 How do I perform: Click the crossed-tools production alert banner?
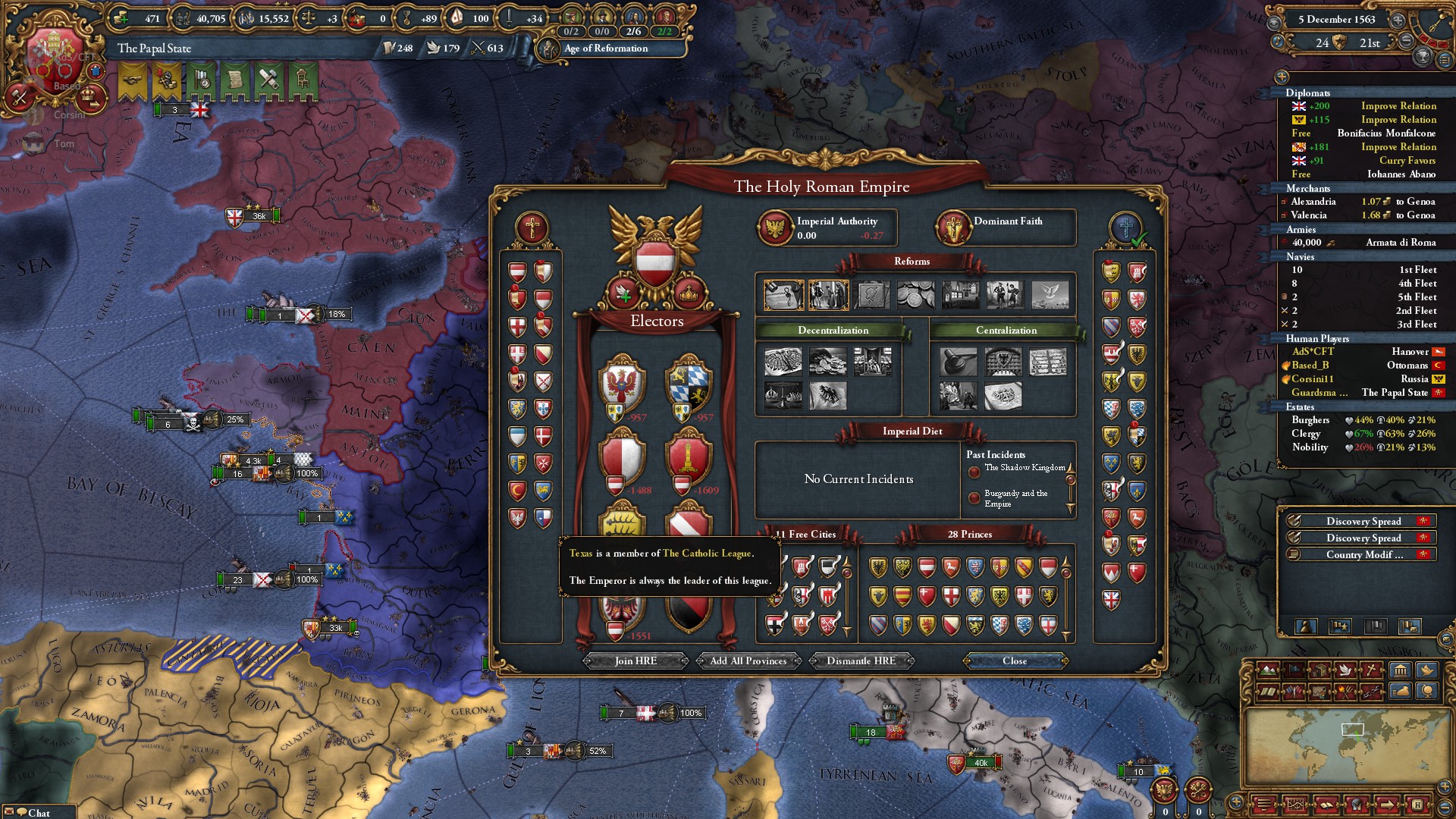click(x=268, y=80)
